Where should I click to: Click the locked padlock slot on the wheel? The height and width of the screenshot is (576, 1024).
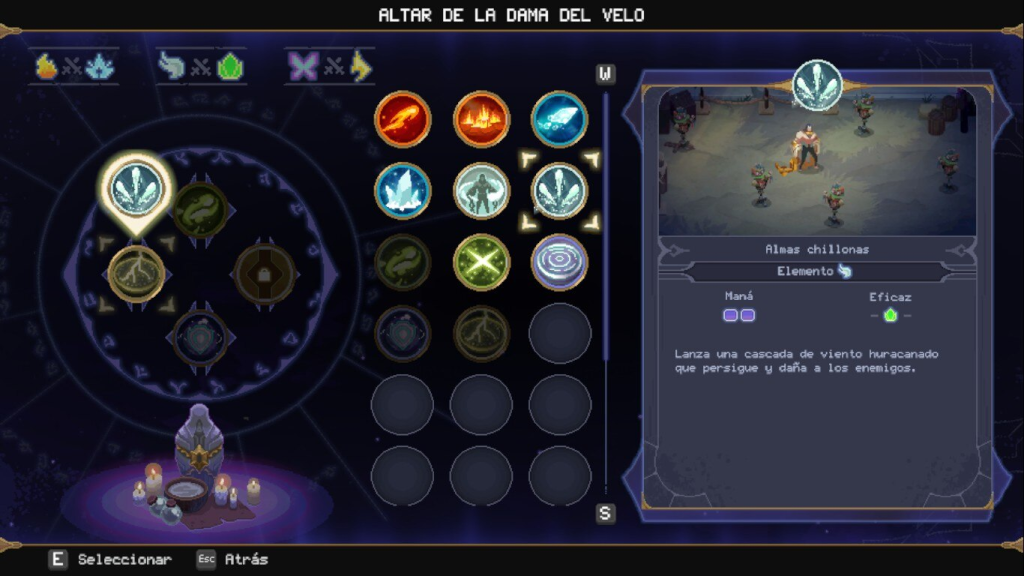click(264, 272)
